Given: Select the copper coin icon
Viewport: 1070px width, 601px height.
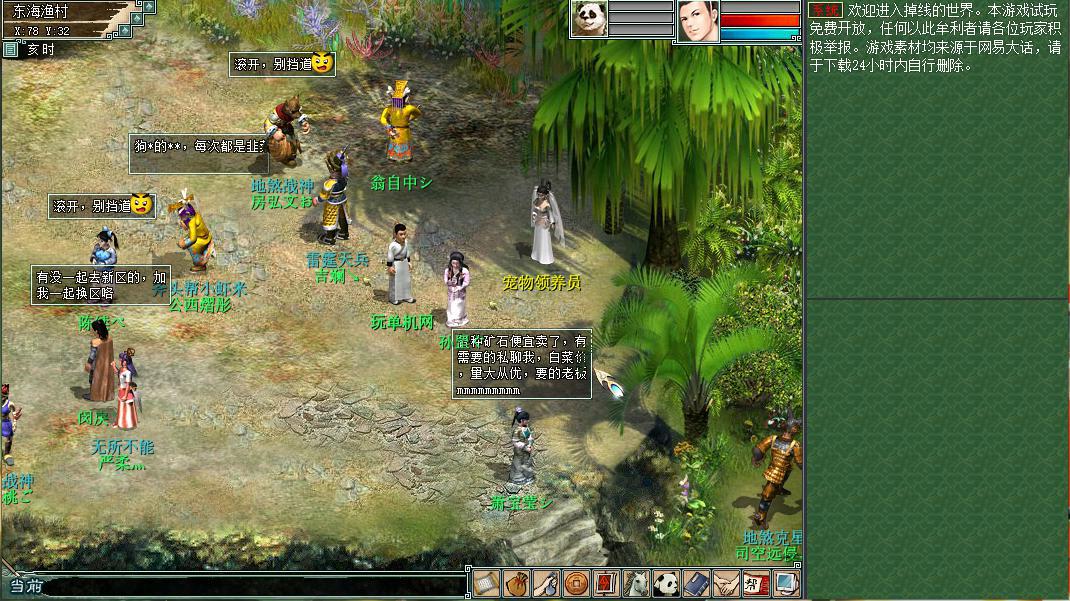Looking at the screenshot, I should coord(576,583).
